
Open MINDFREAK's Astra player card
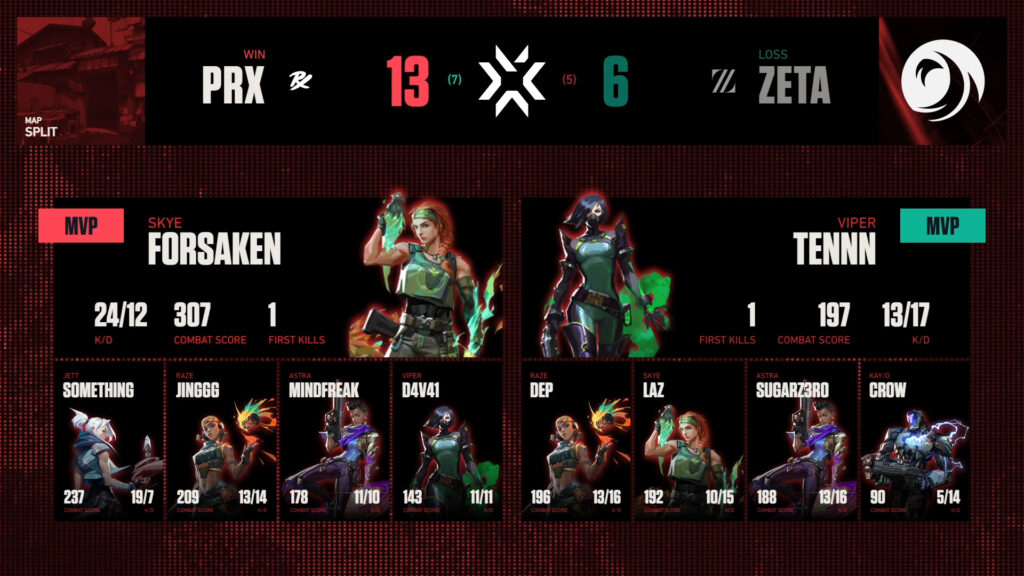(332, 440)
